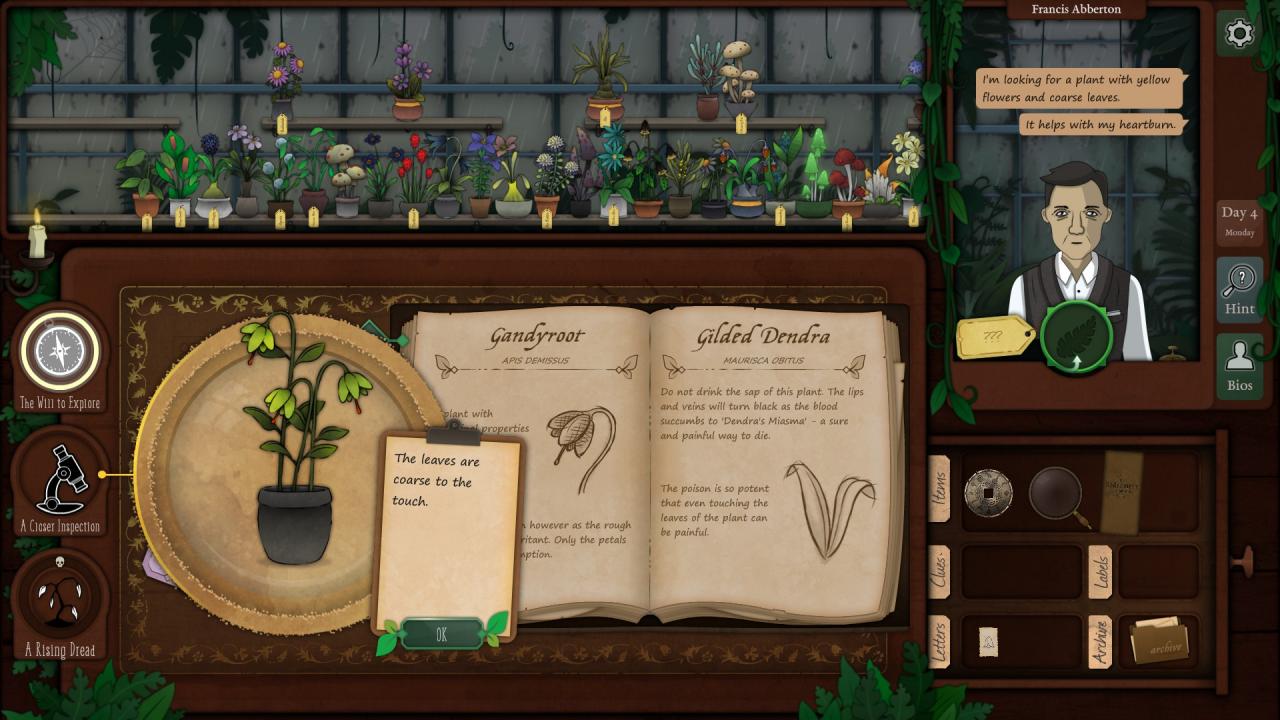This screenshot has width=1280, height=720.
Task: Activate A Closer Inspection microscope
Action: [x=60, y=479]
